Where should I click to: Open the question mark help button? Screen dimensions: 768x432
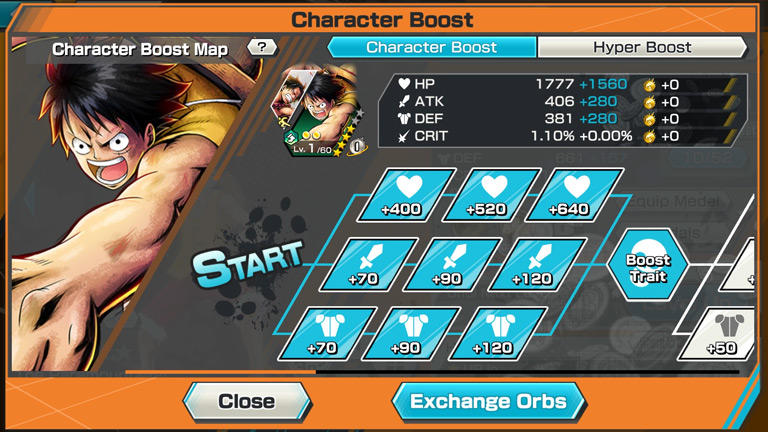click(x=262, y=47)
